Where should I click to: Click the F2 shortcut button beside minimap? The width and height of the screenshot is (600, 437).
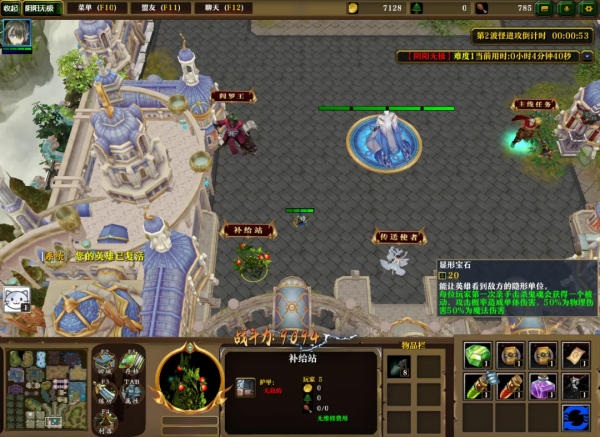[x=105, y=362]
